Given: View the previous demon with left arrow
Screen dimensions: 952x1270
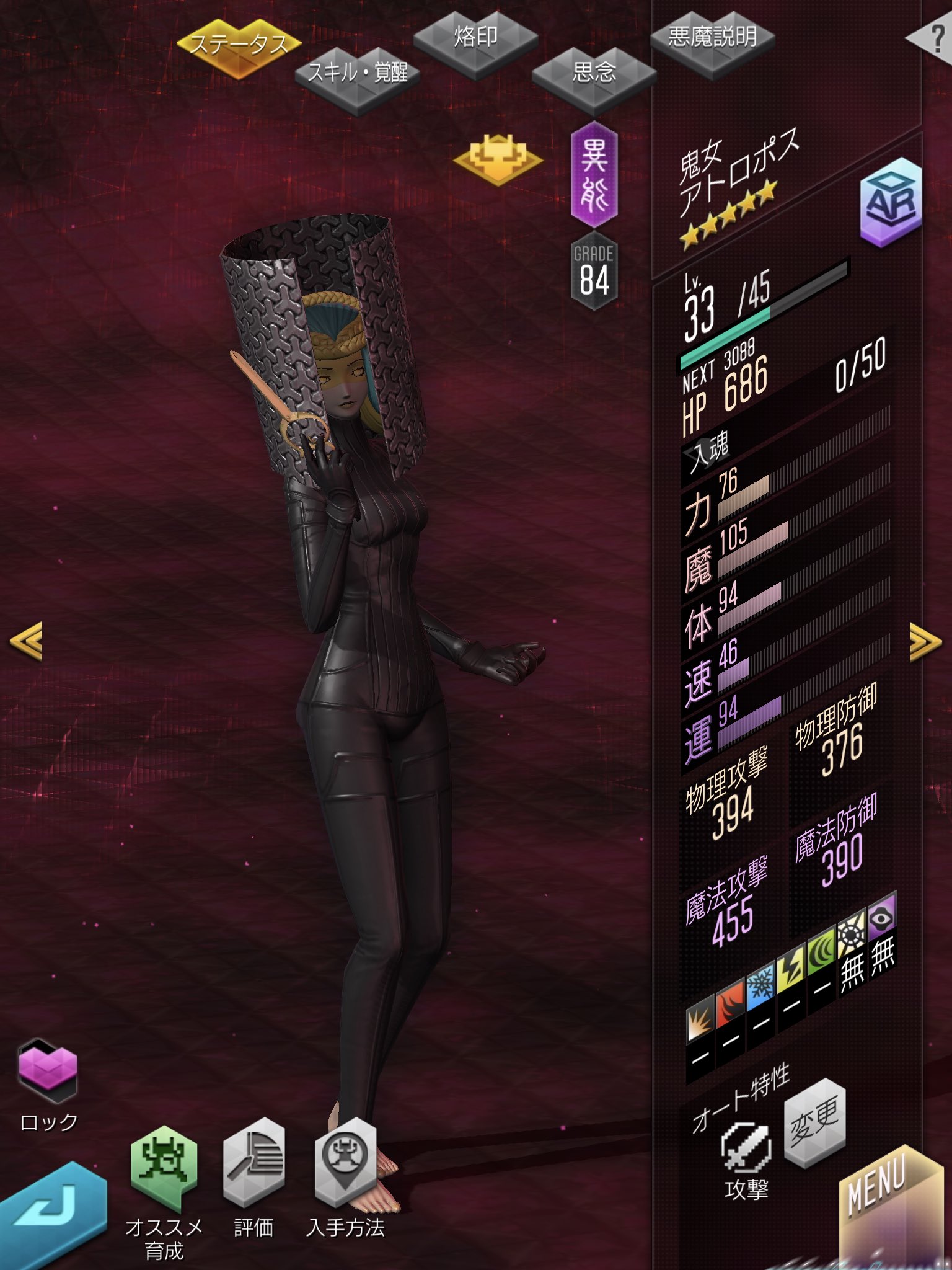Looking at the screenshot, I should click(26, 641).
